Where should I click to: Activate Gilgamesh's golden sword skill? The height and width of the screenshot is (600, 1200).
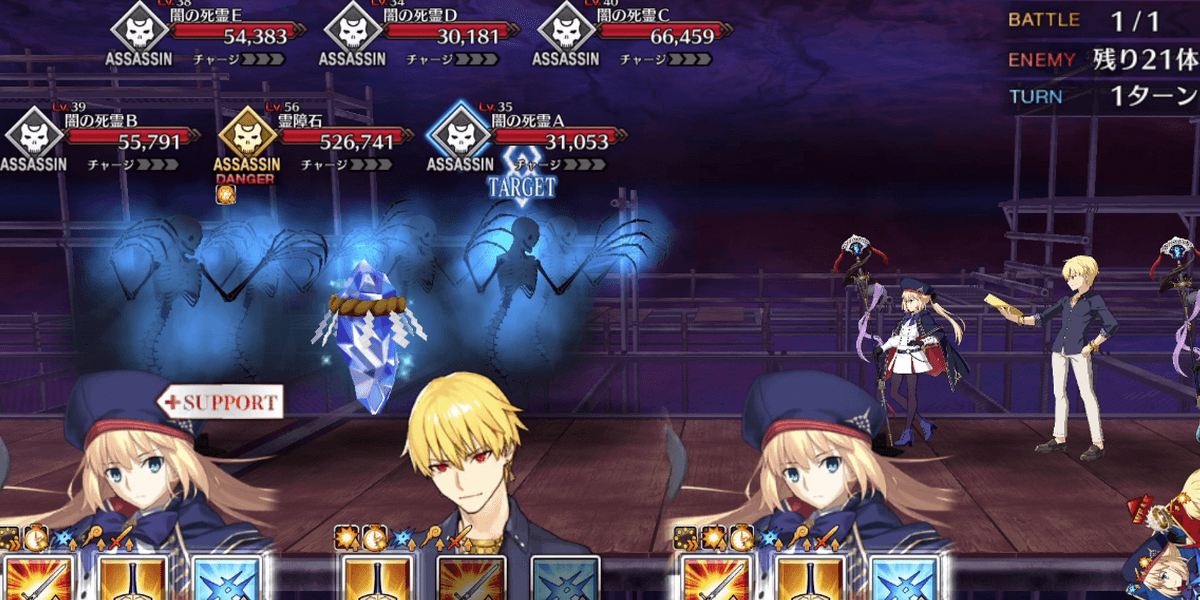click(x=377, y=578)
